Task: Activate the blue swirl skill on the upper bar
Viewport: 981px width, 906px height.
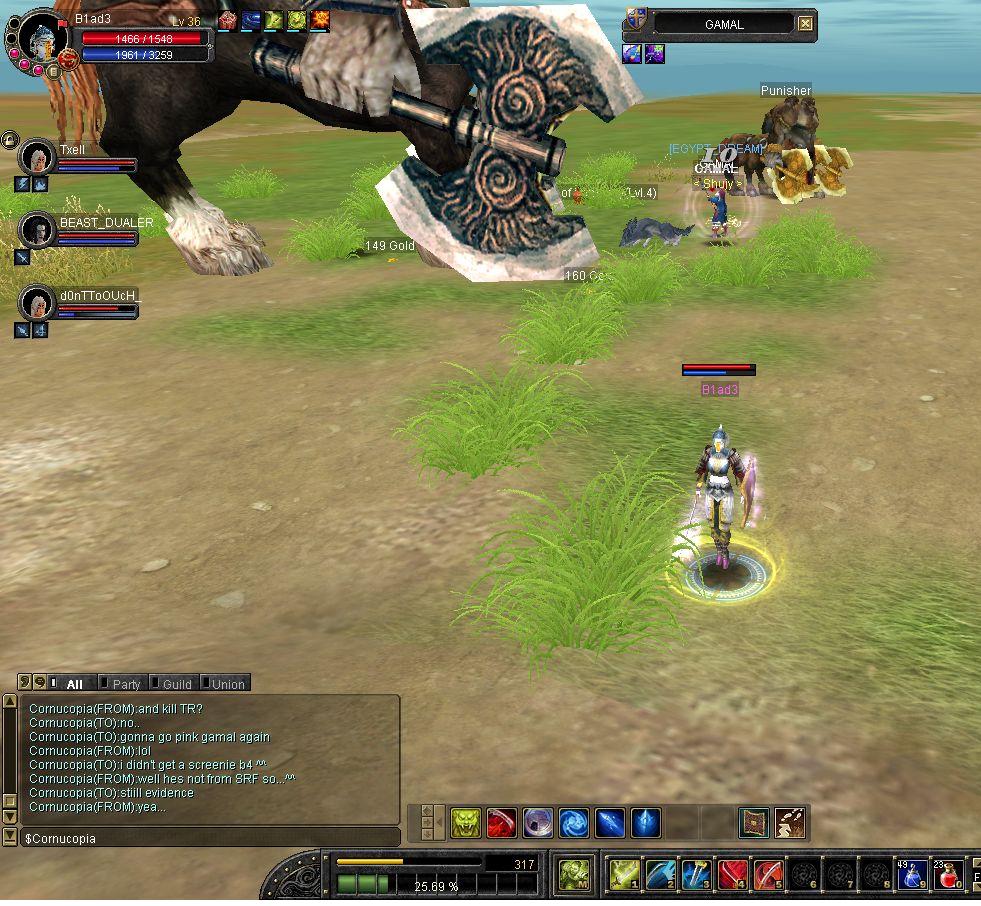Action: [x=573, y=823]
